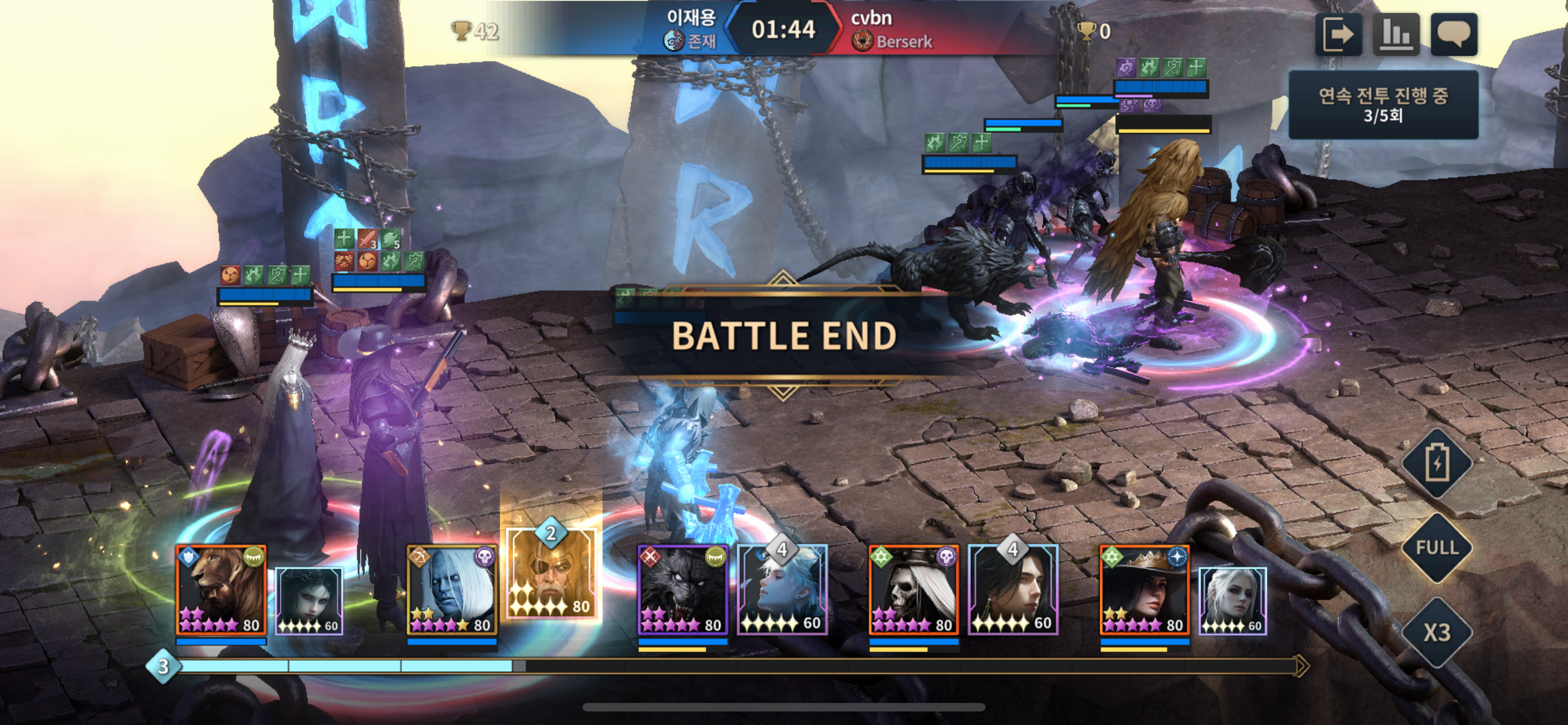View the consecutive battle 3/5 progress panel
1568x725 pixels.
click(1383, 104)
